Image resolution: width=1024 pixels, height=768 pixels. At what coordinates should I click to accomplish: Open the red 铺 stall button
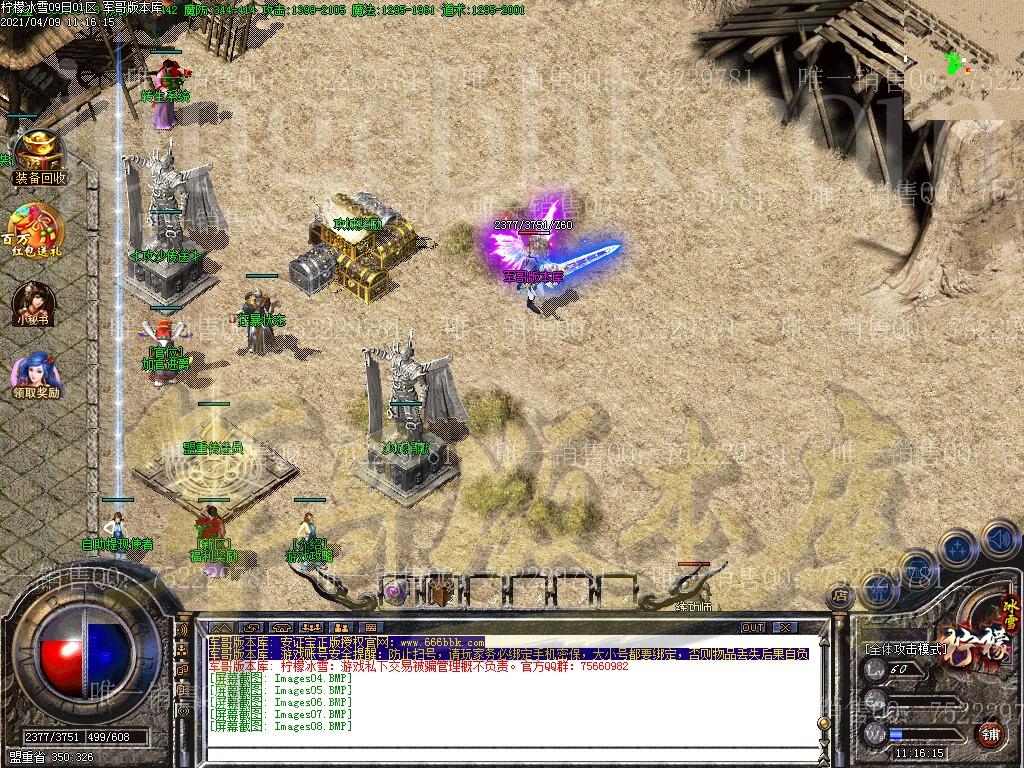991,734
